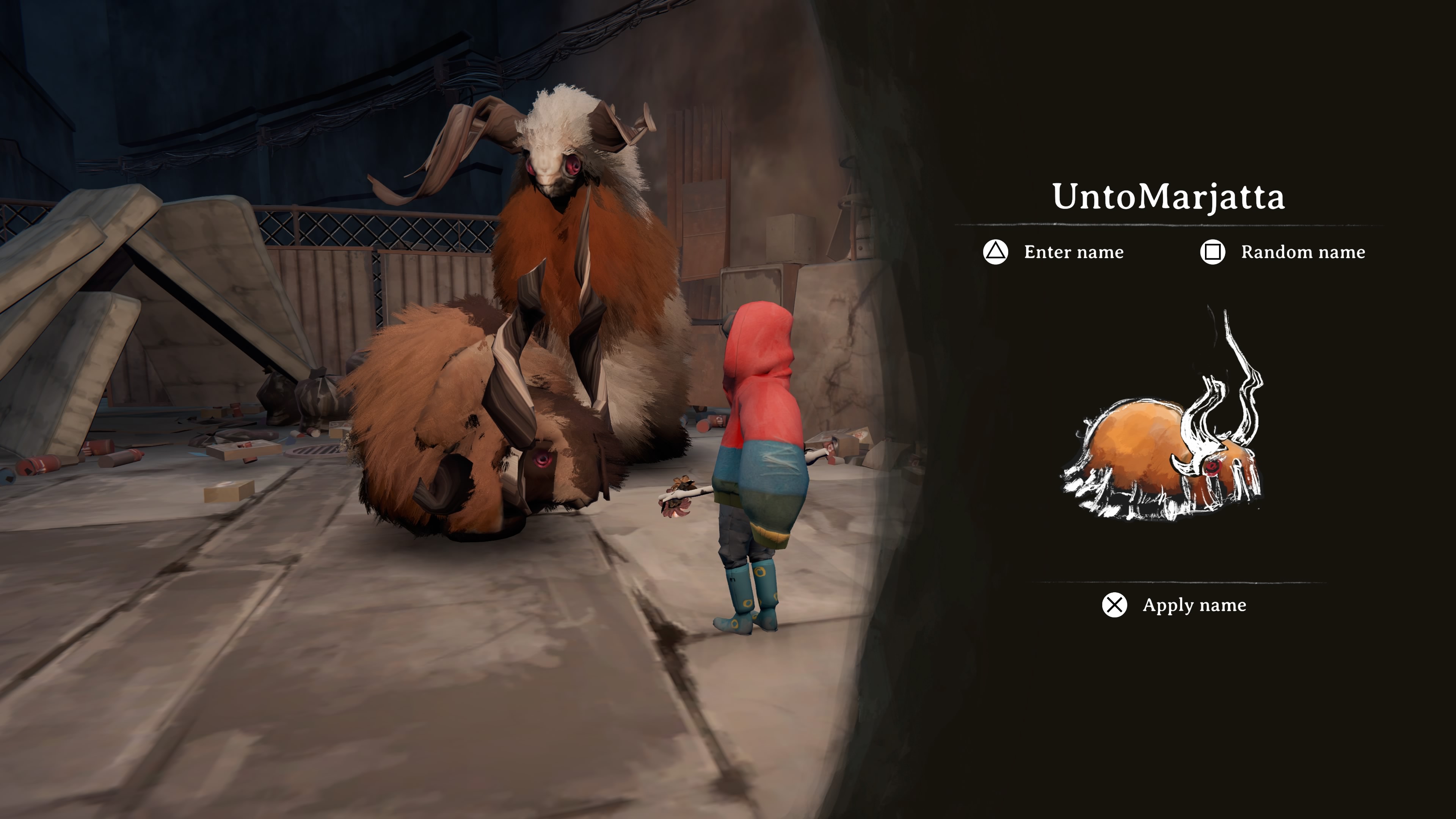Choose the Enter name option
Viewport: 1456px width, 819px height.
coord(1055,252)
